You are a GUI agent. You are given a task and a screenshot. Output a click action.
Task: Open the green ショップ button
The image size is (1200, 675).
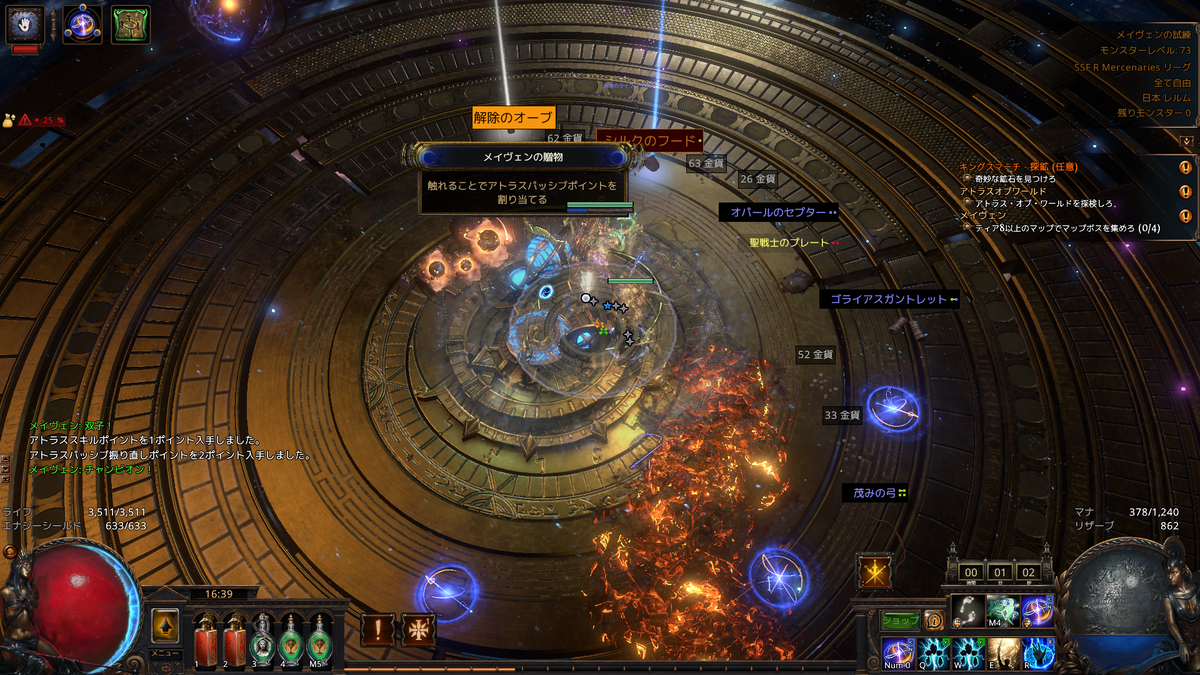(900, 620)
